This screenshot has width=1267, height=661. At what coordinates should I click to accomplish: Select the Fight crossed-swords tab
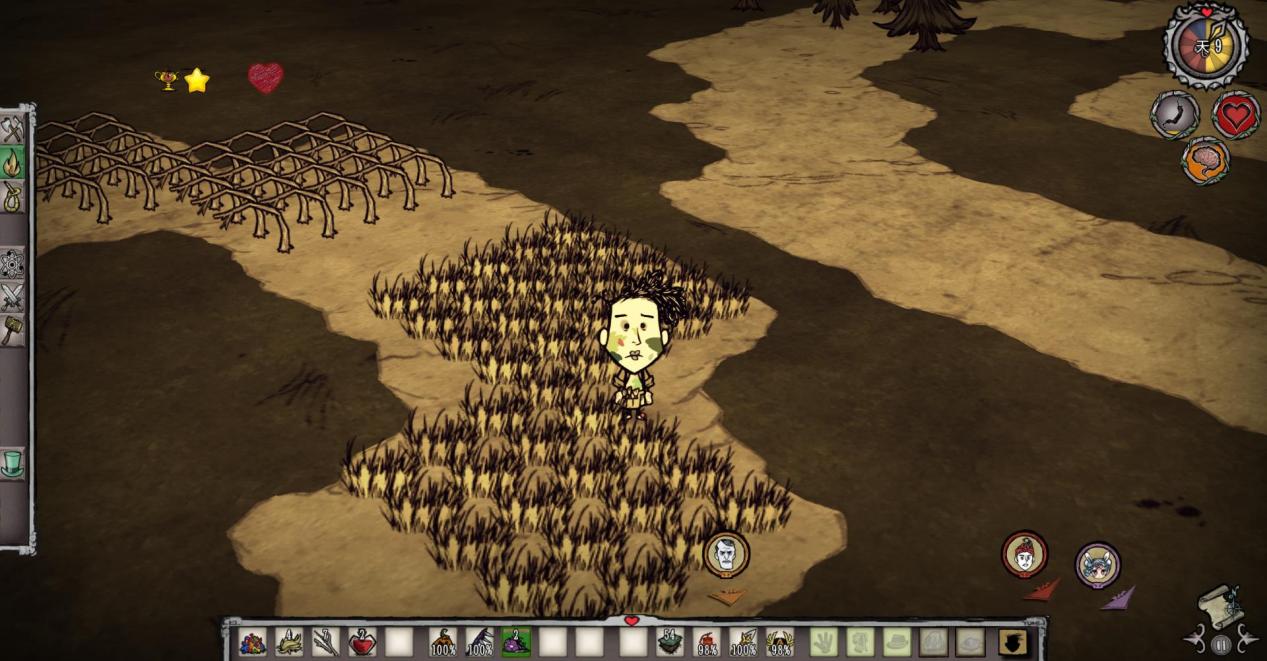click(x=12, y=297)
